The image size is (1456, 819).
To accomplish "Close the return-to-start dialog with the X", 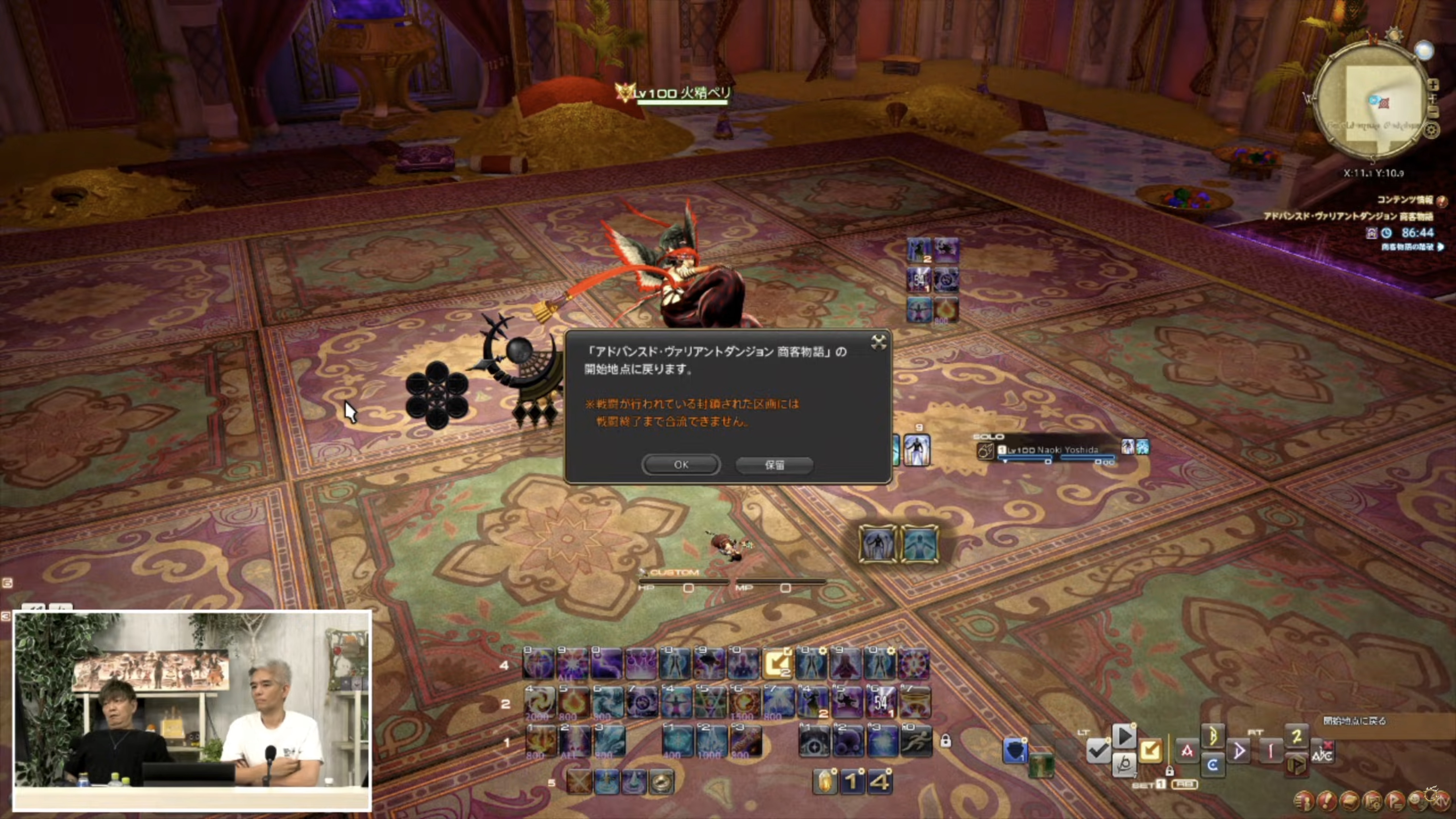I will pos(878,342).
